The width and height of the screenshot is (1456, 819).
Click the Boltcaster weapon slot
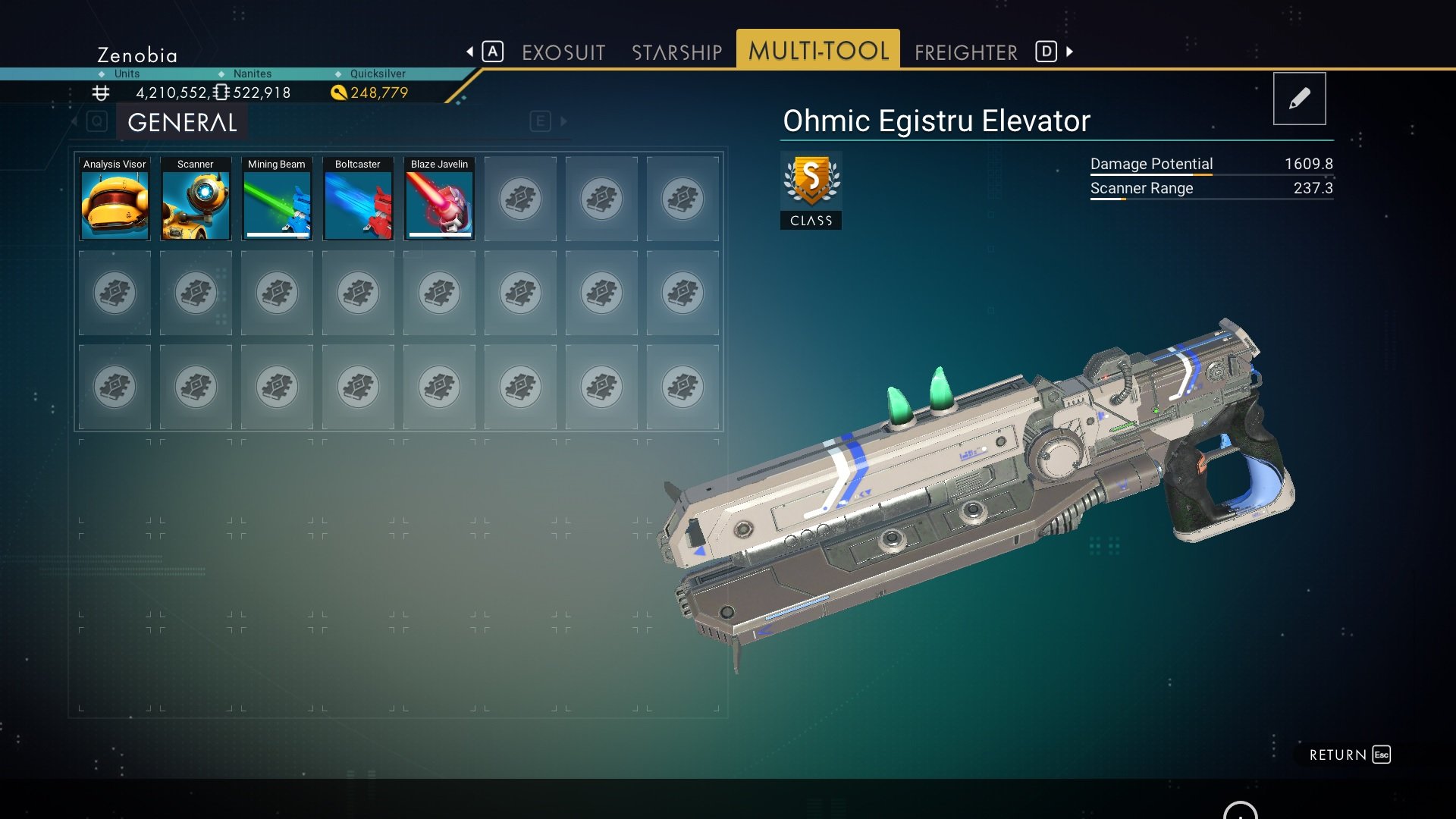click(358, 199)
